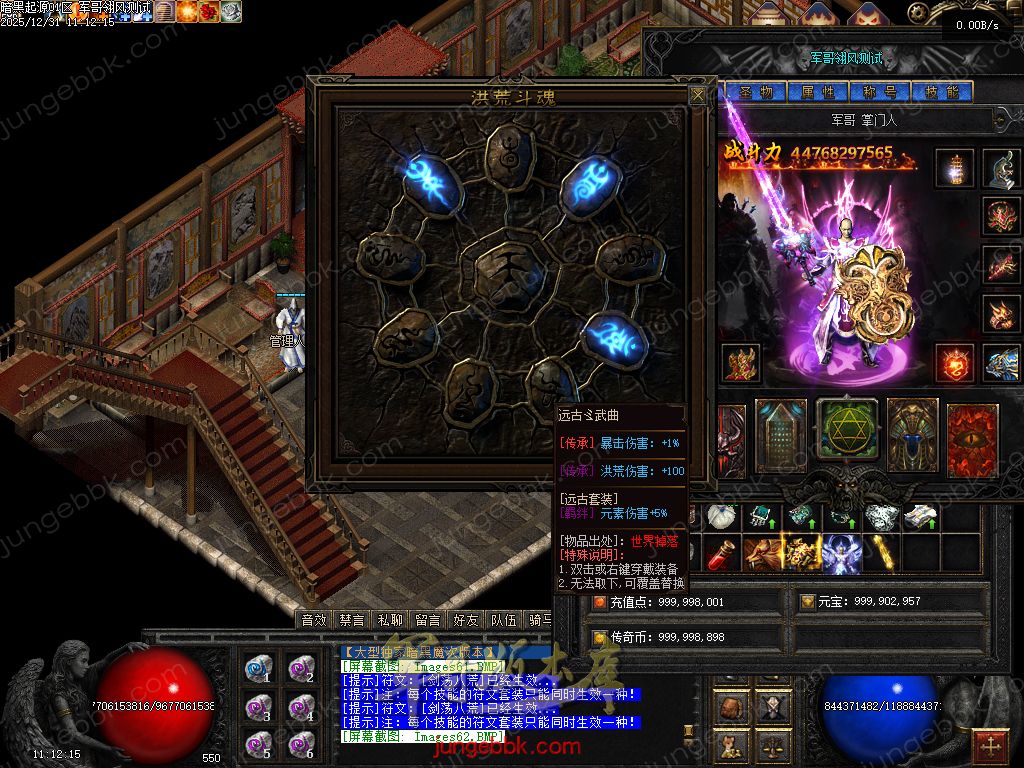Image resolution: width=1024 pixels, height=768 pixels.
Task: Select the pharaoh mask card
Action: click(912, 436)
